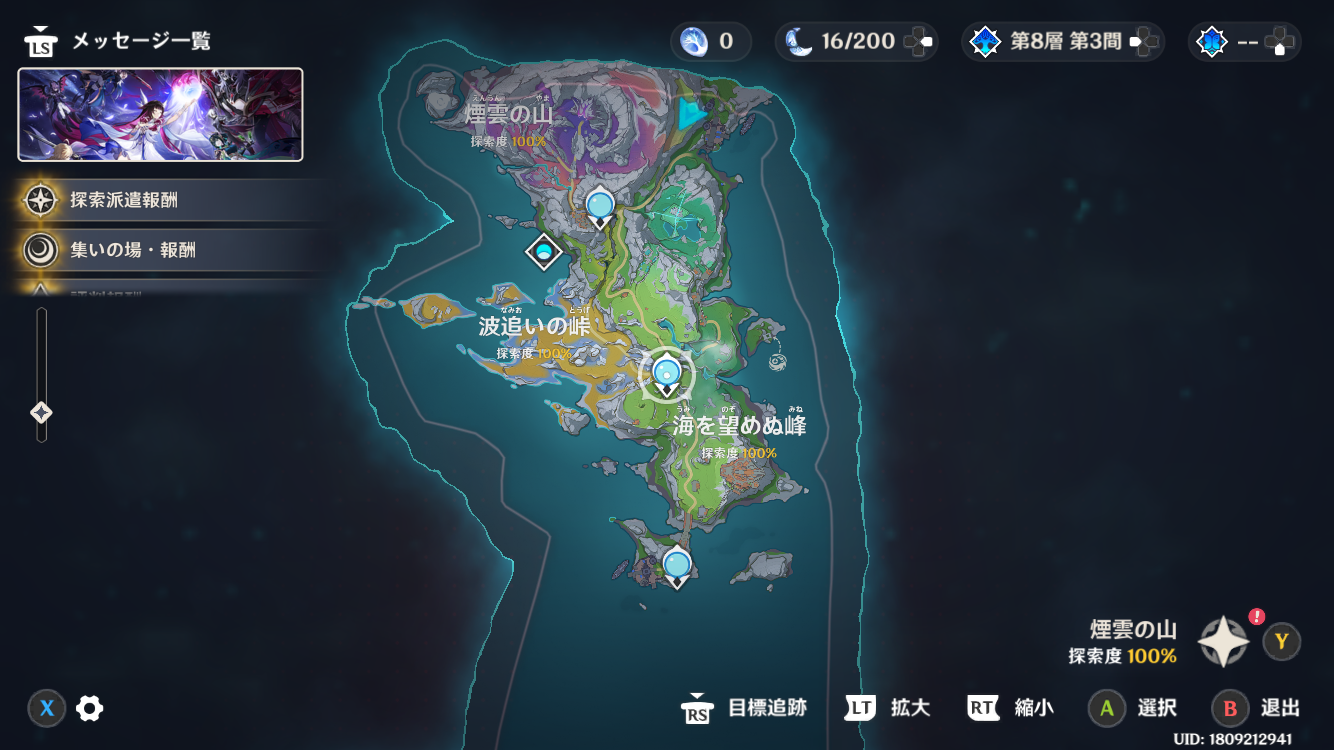Open the four-point star compass icon
The image size is (1334, 750).
(1224, 642)
